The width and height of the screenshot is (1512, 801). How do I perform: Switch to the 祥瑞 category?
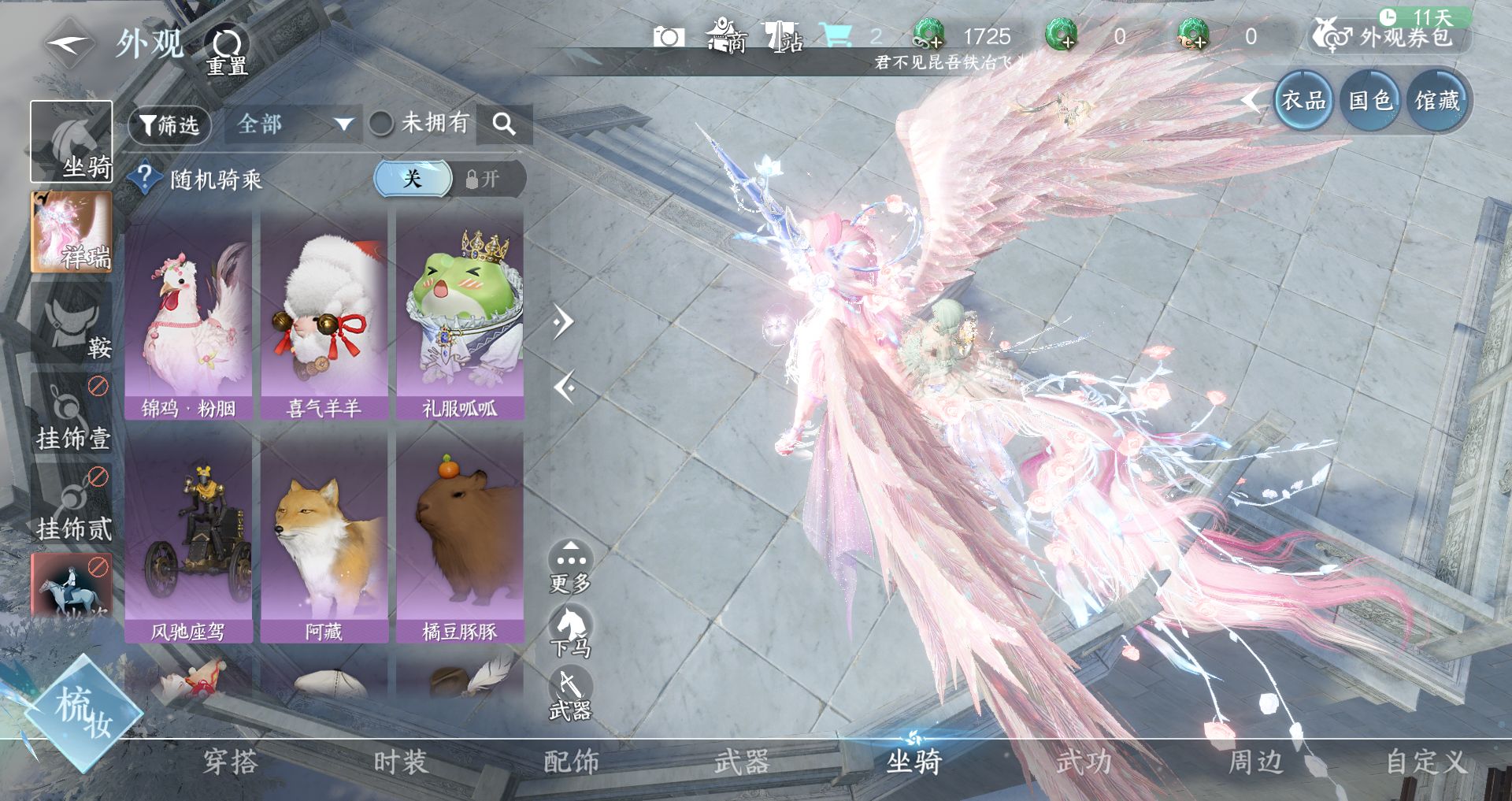pos(72,233)
